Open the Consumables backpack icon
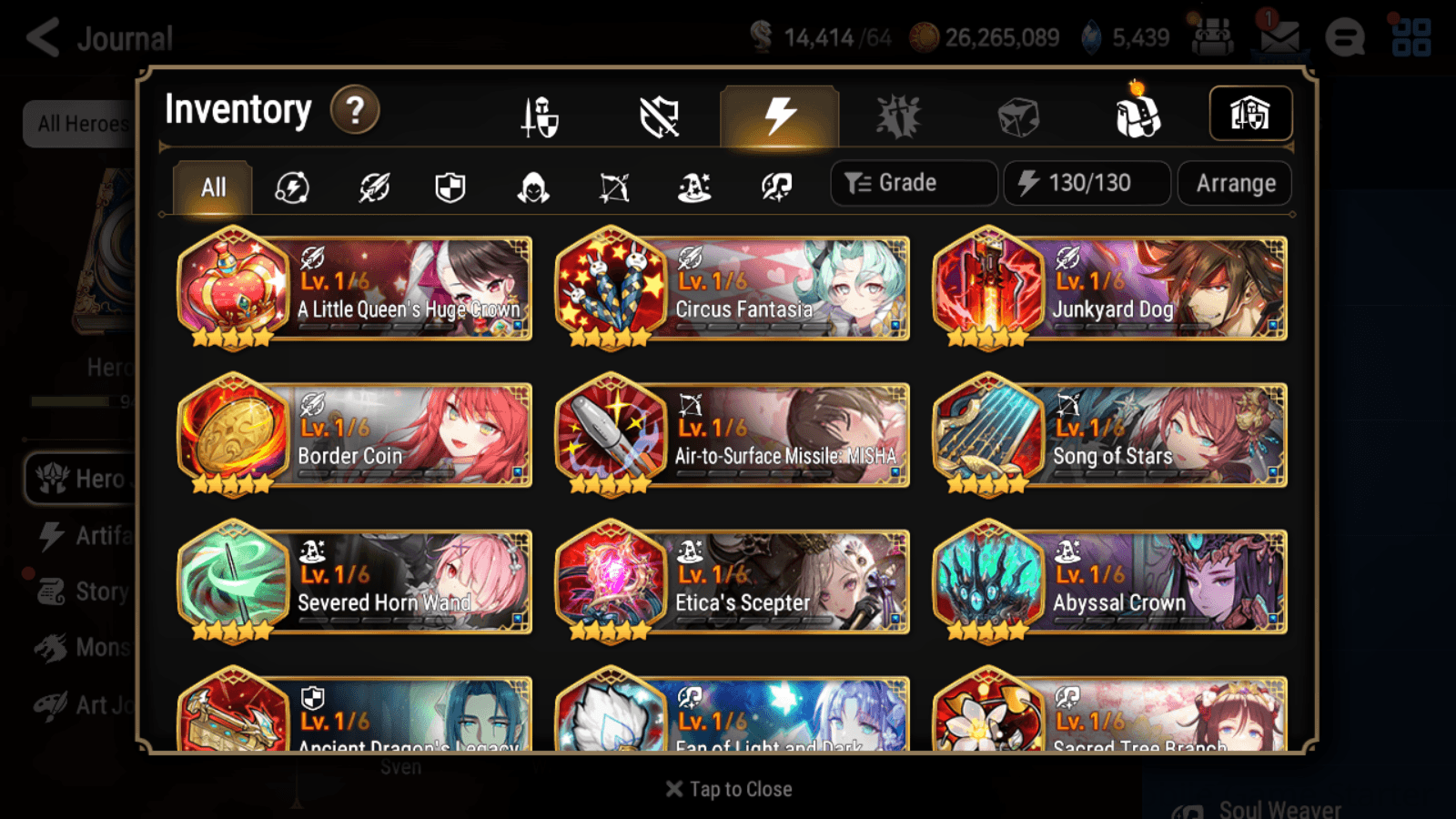This screenshot has width=1456, height=819. pos(1137,116)
